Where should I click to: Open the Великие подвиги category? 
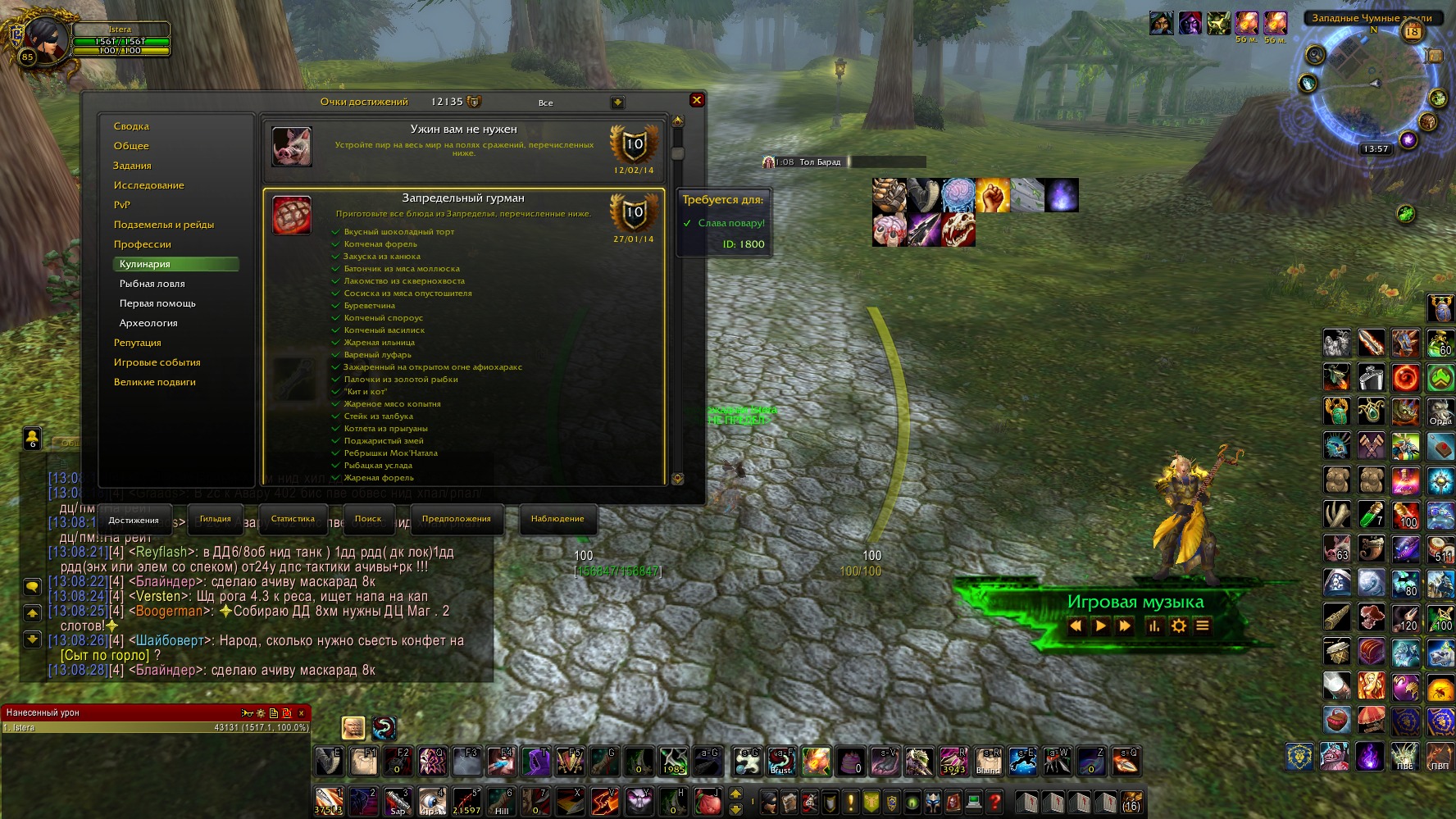pos(154,382)
